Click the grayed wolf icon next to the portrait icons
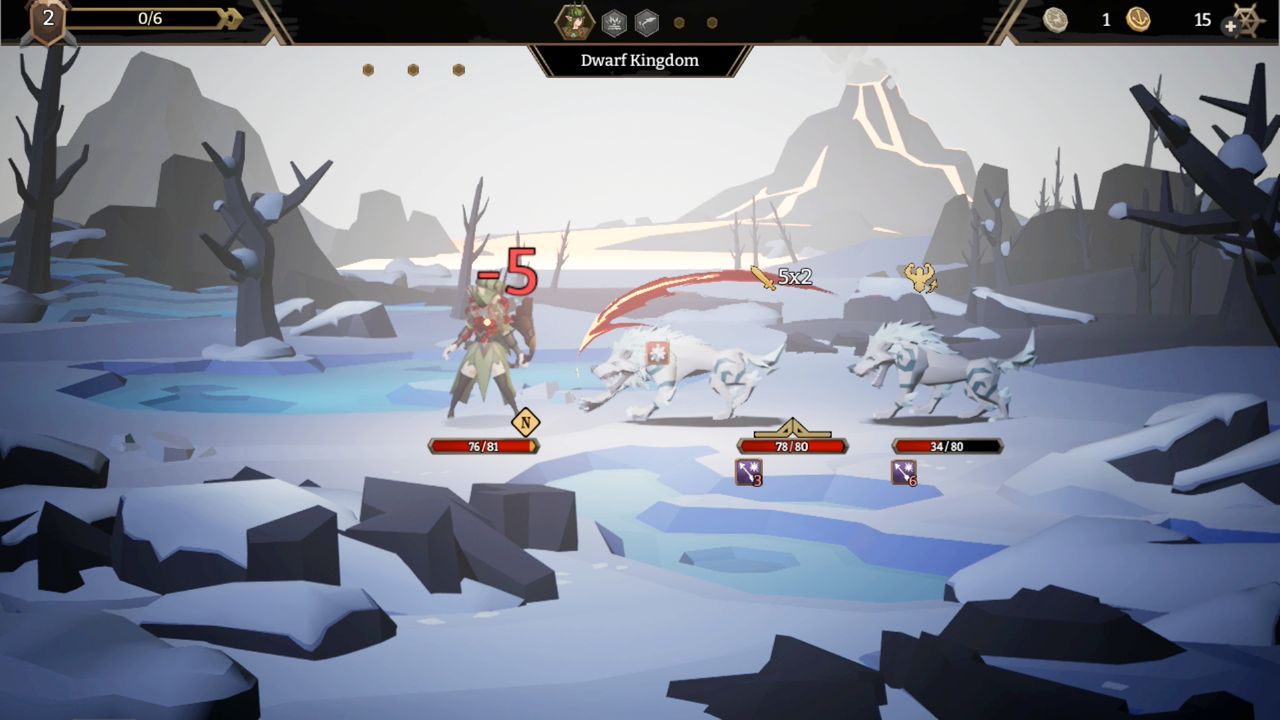Screen dimensions: 1280x720 pyautogui.click(x=646, y=21)
